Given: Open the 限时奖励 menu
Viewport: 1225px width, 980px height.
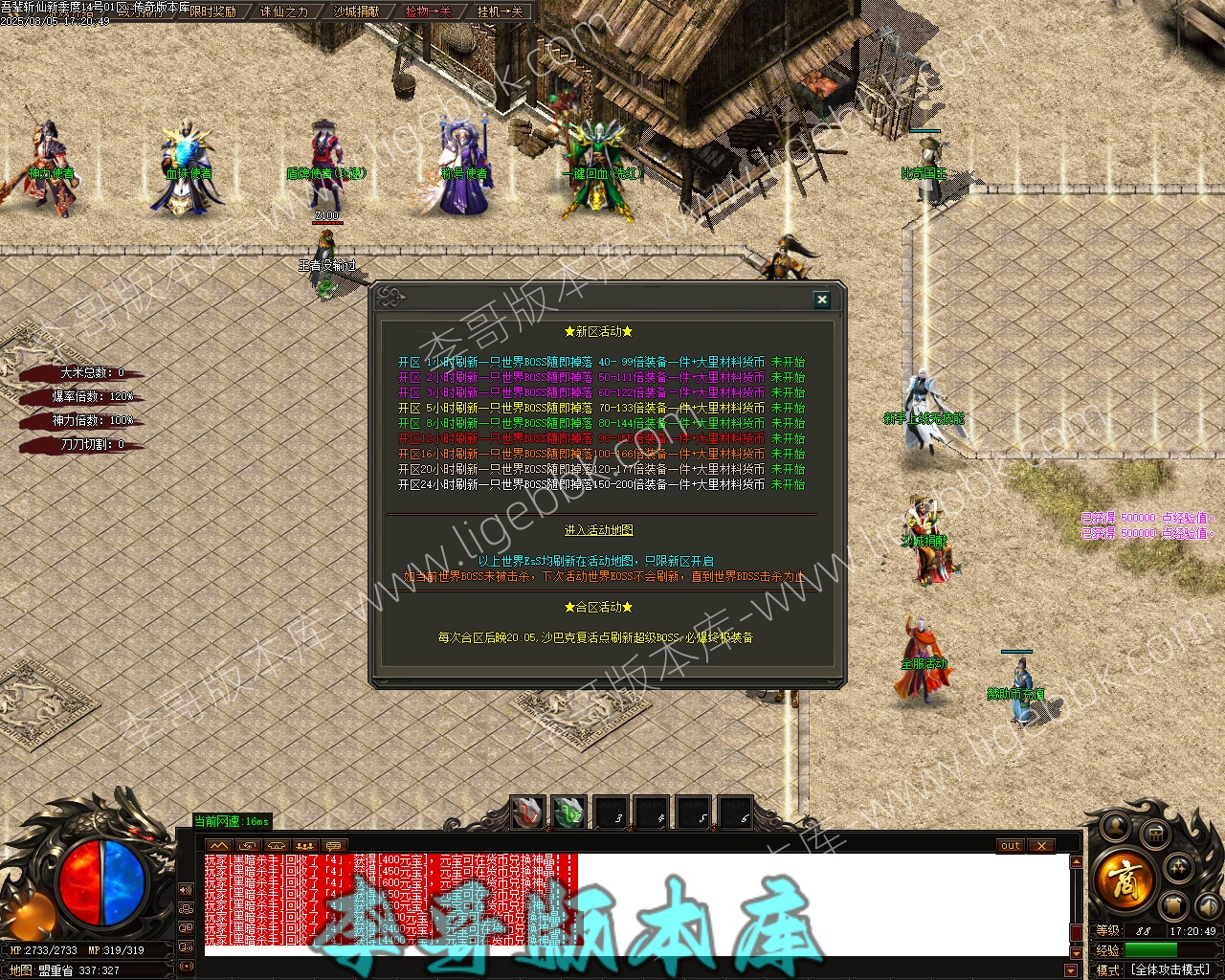Looking at the screenshot, I should point(212,11).
